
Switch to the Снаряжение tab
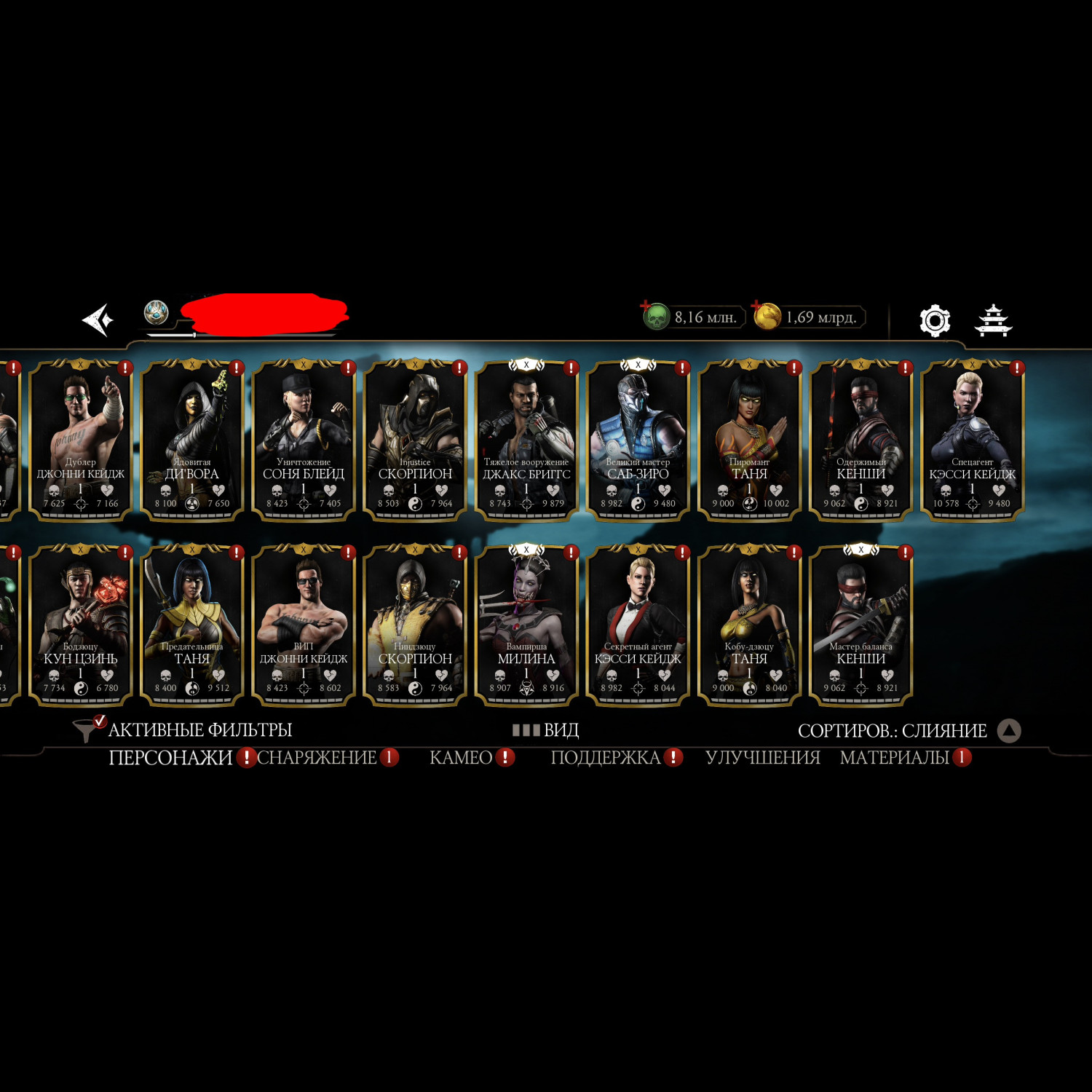click(x=317, y=758)
